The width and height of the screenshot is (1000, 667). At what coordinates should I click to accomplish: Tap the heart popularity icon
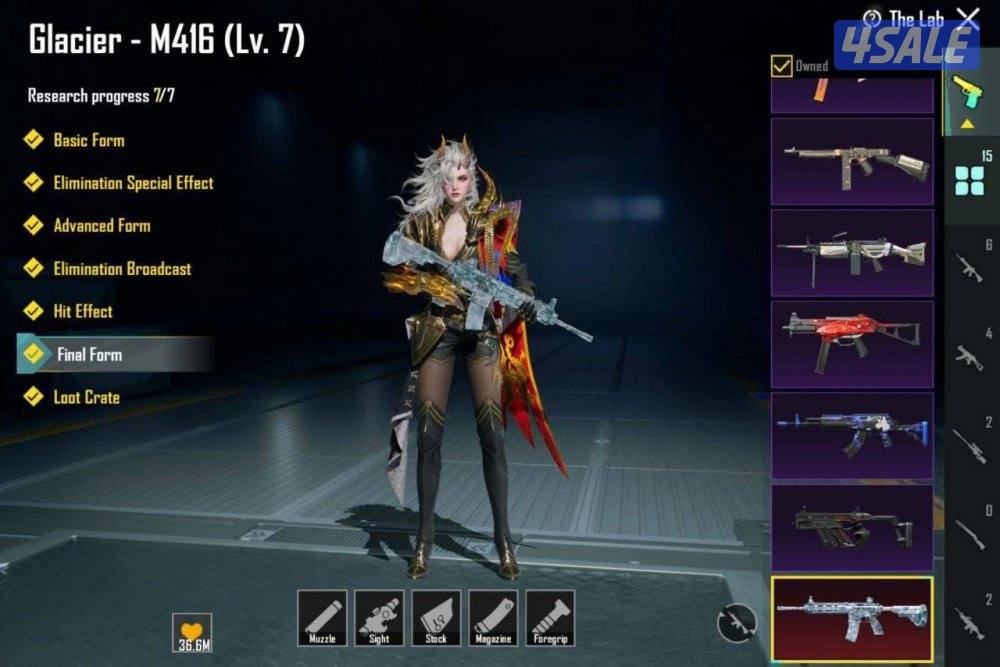(x=192, y=632)
